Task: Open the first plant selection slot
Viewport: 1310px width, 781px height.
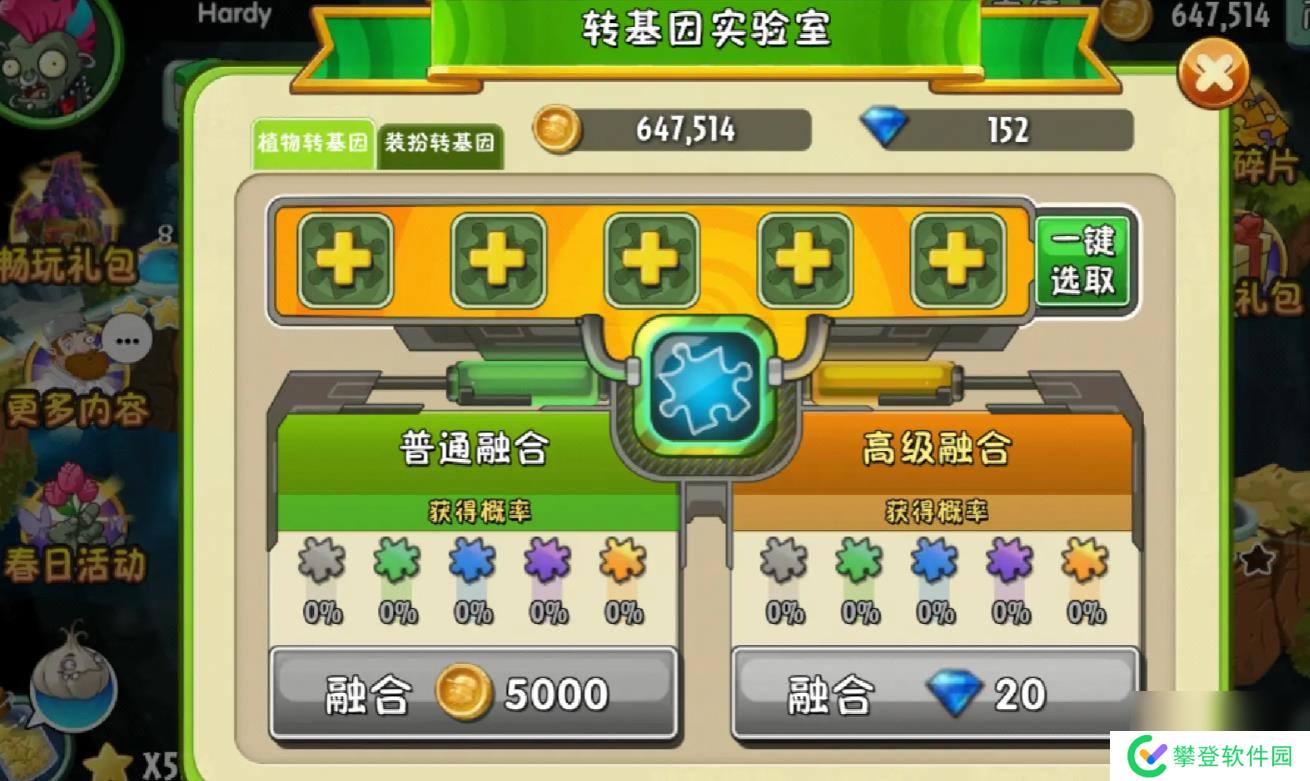Action: coord(344,260)
